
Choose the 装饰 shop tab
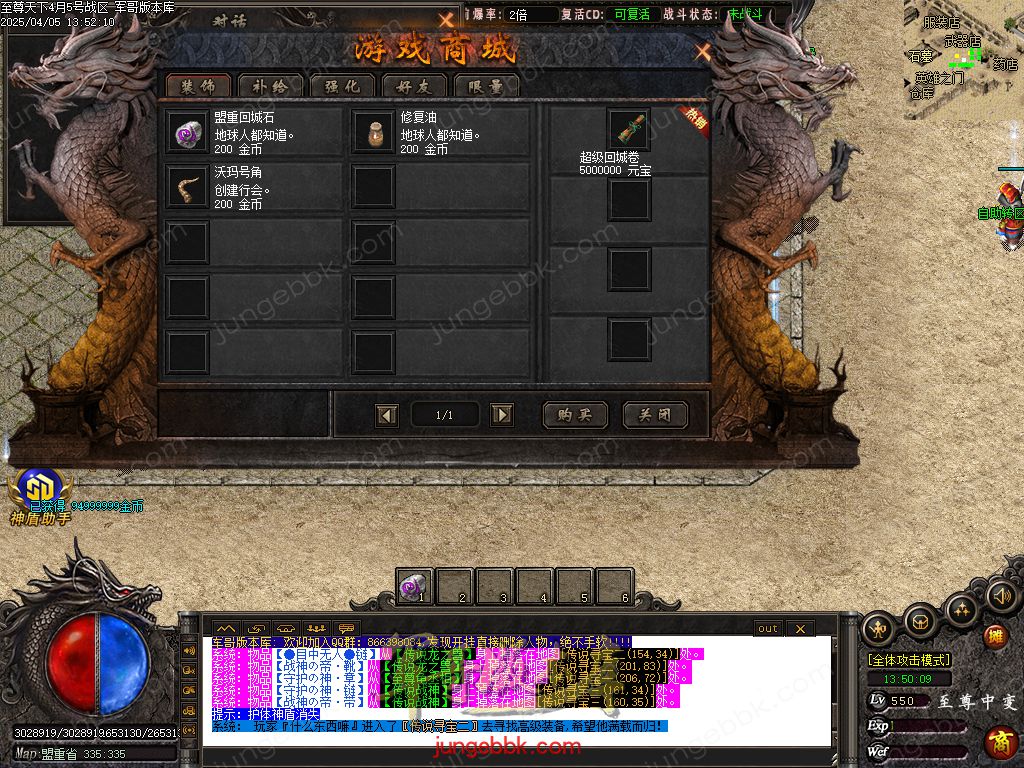coord(198,86)
